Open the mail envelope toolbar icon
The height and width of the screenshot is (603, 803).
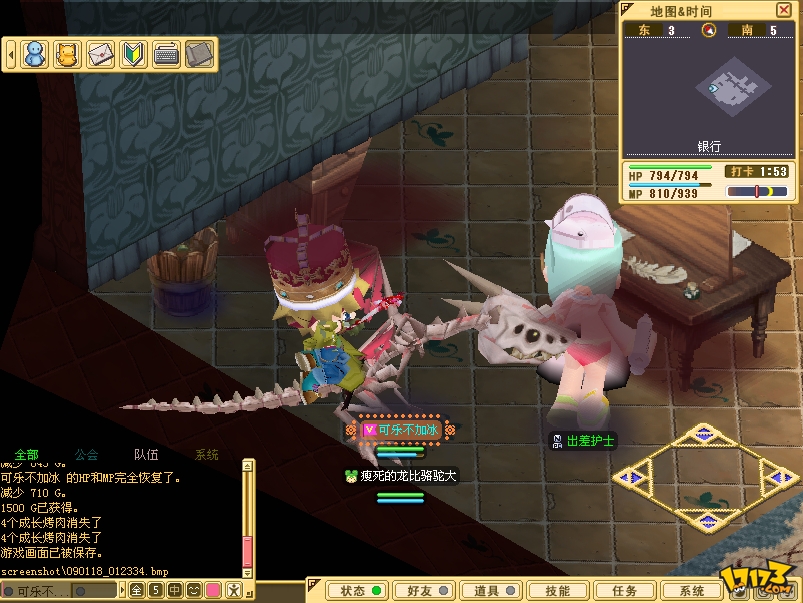click(x=100, y=54)
